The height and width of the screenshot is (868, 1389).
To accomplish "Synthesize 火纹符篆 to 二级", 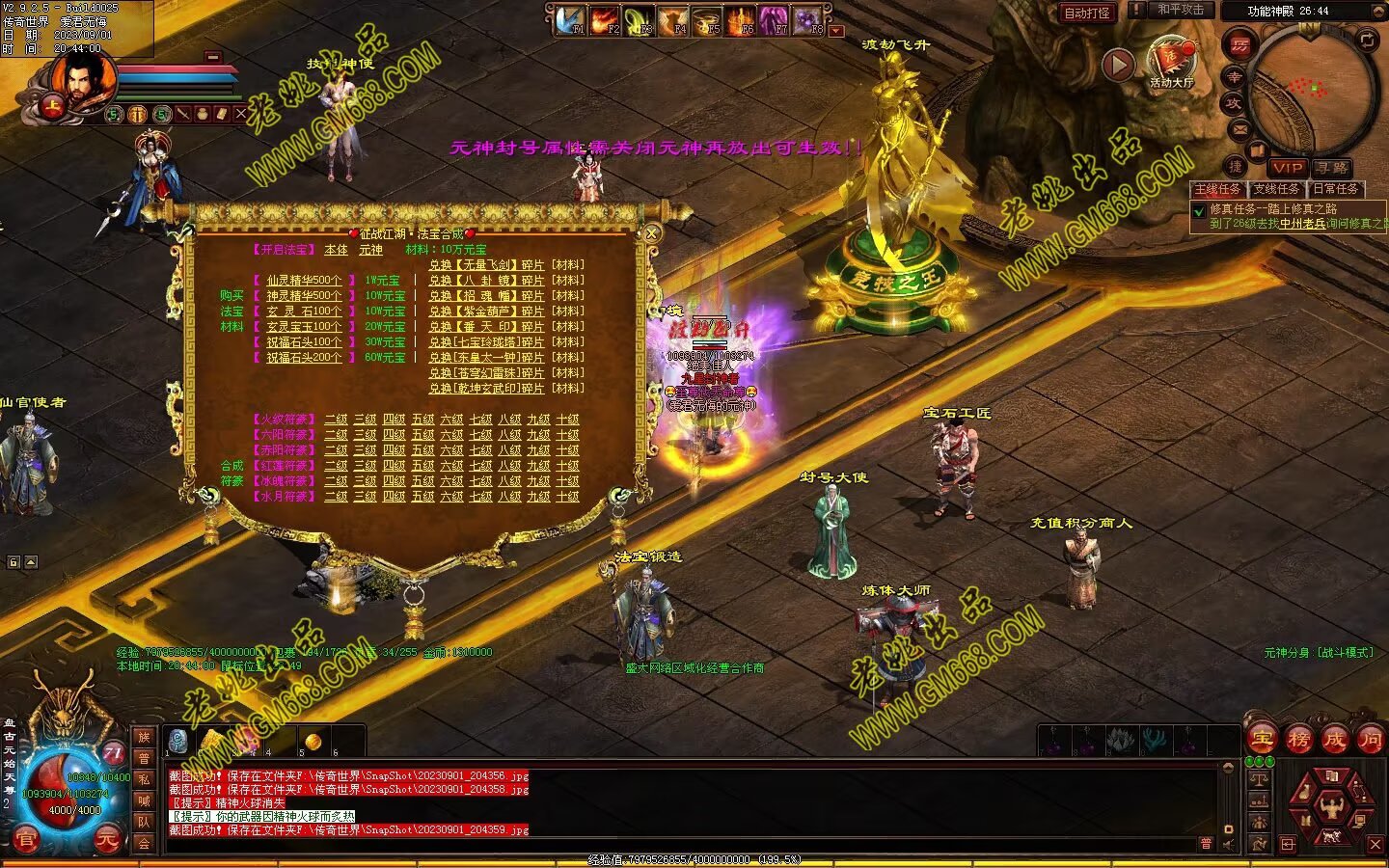I will click(x=336, y=420).
